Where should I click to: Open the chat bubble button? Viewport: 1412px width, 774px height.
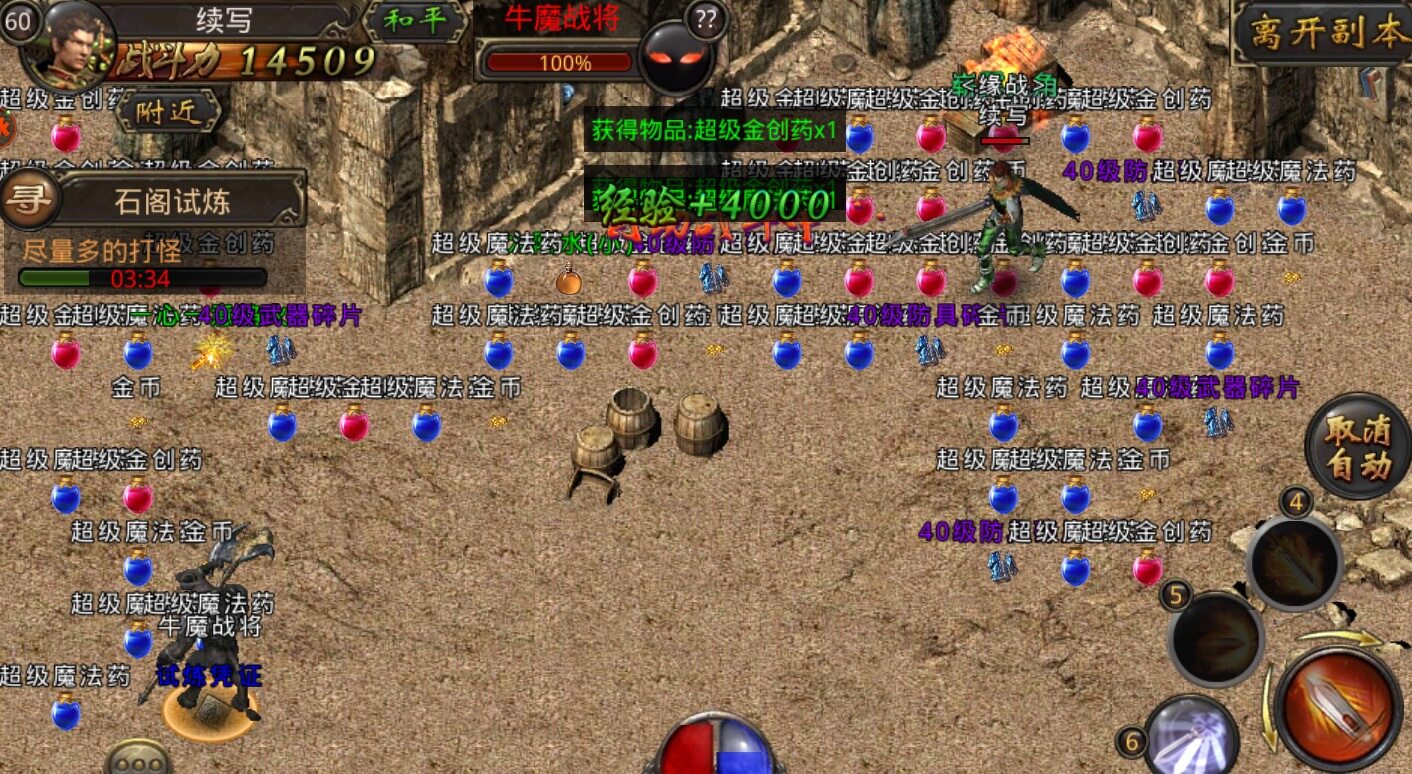coord(138,759)
